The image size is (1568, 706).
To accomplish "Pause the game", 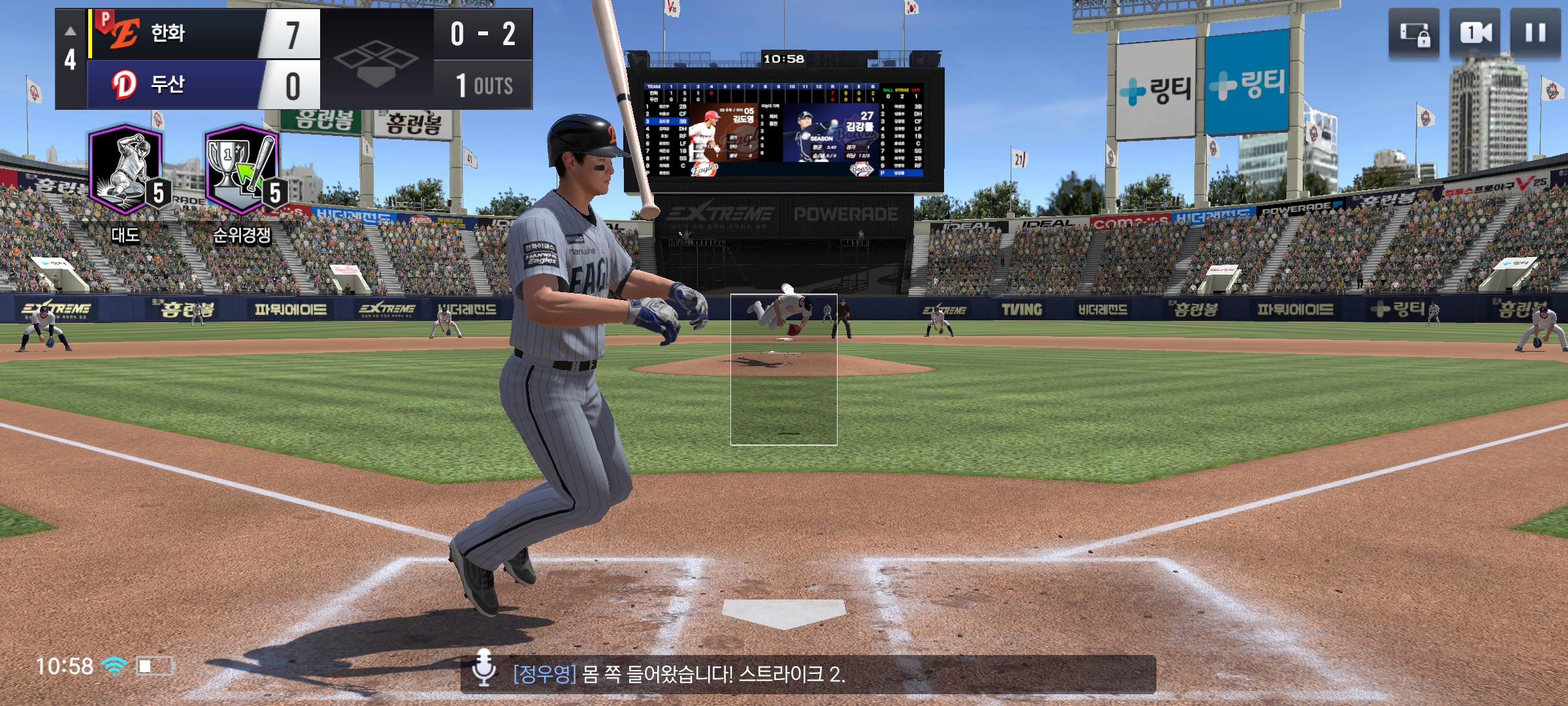I will (1535, 33).
